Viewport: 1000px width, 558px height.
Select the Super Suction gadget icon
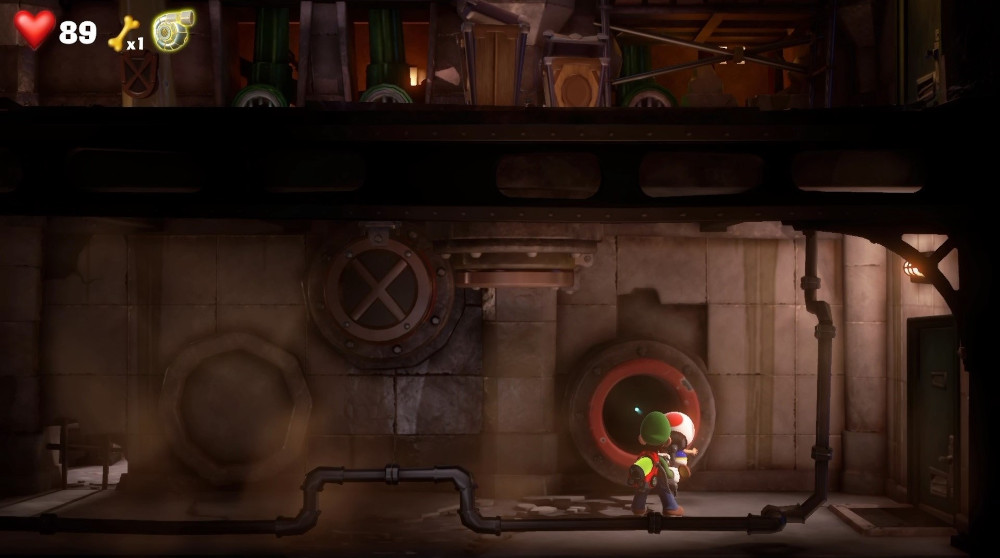173,30
